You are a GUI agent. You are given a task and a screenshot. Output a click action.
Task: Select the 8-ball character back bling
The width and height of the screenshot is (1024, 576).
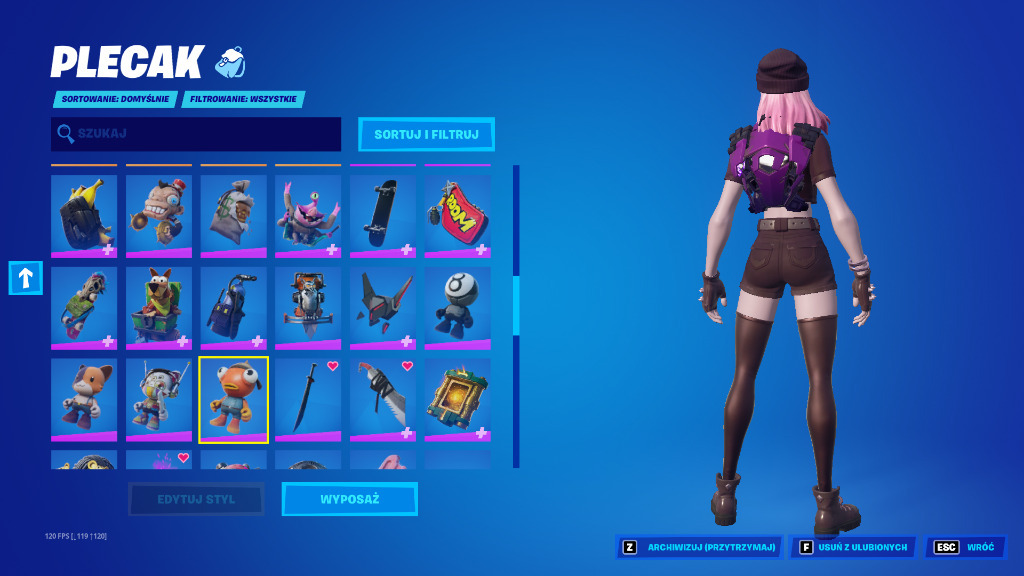tap(457, 308)
